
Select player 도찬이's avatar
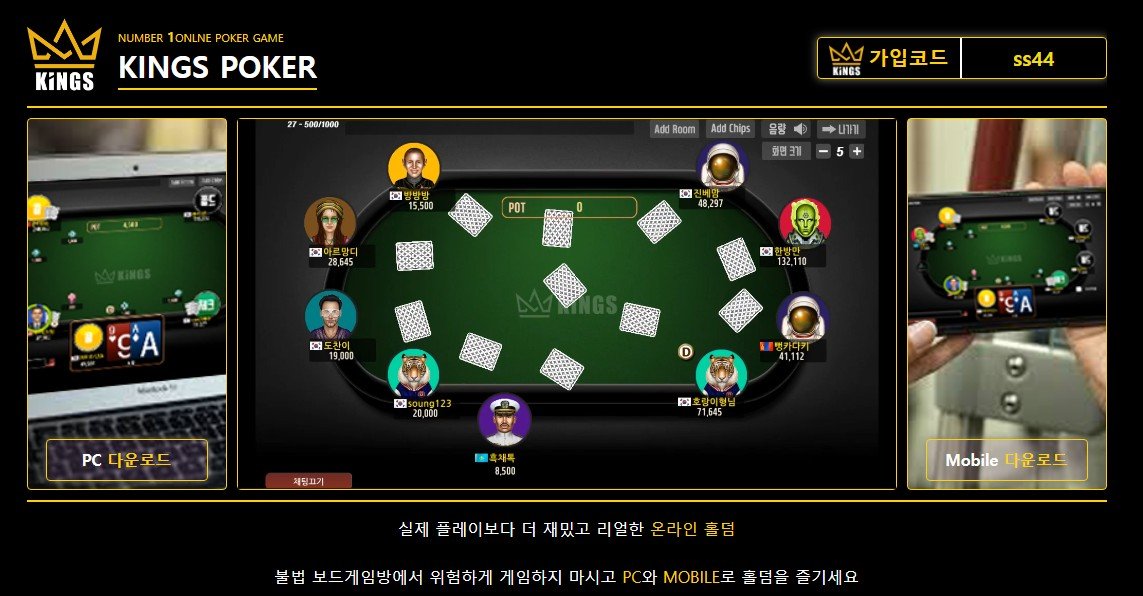point(330,316)
